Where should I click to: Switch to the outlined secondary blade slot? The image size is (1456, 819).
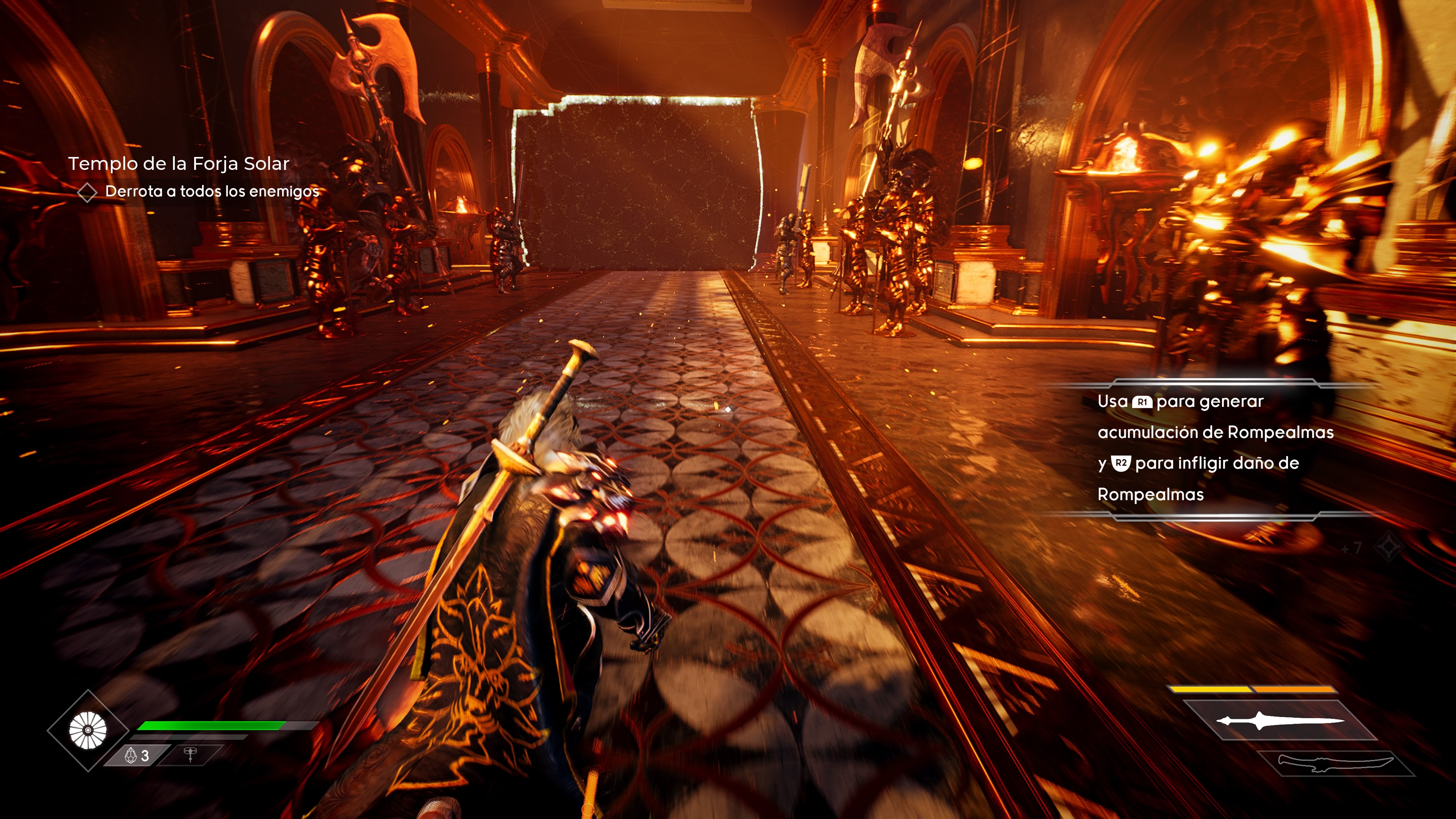[x=1335, y=764]
